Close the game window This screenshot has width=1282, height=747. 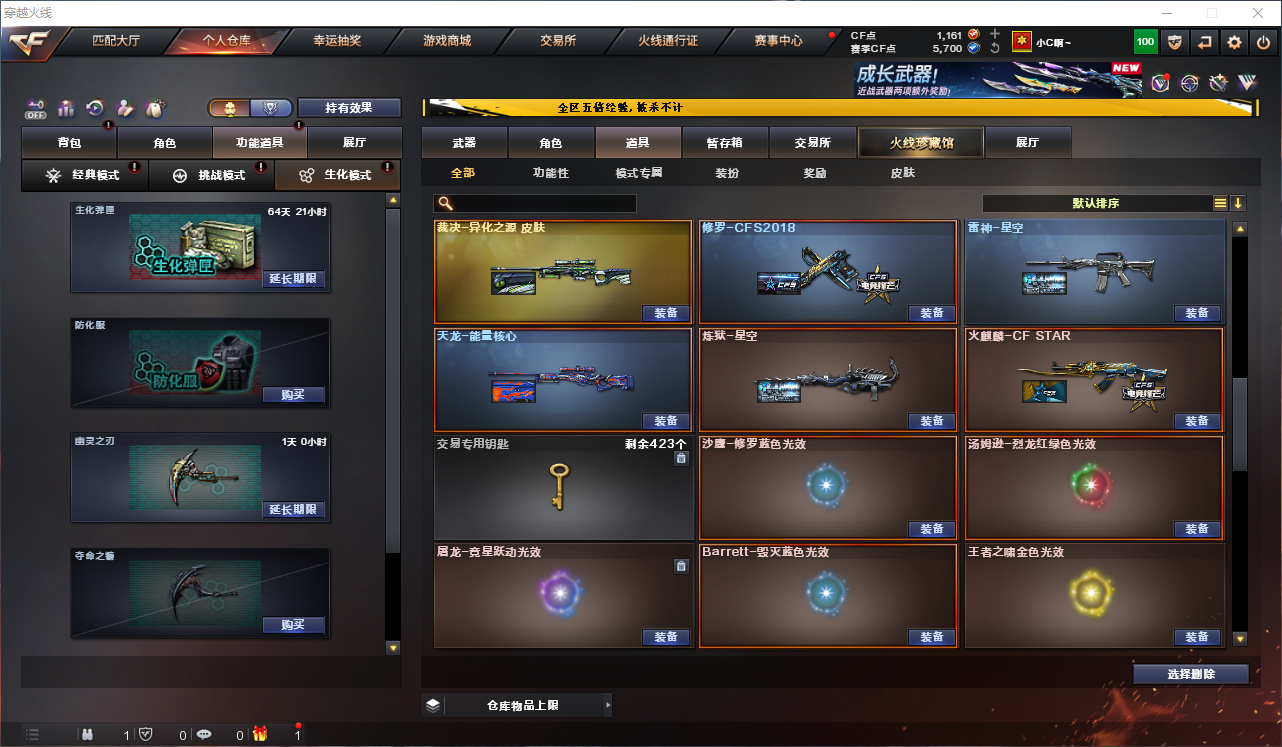tap(1258, 12)
